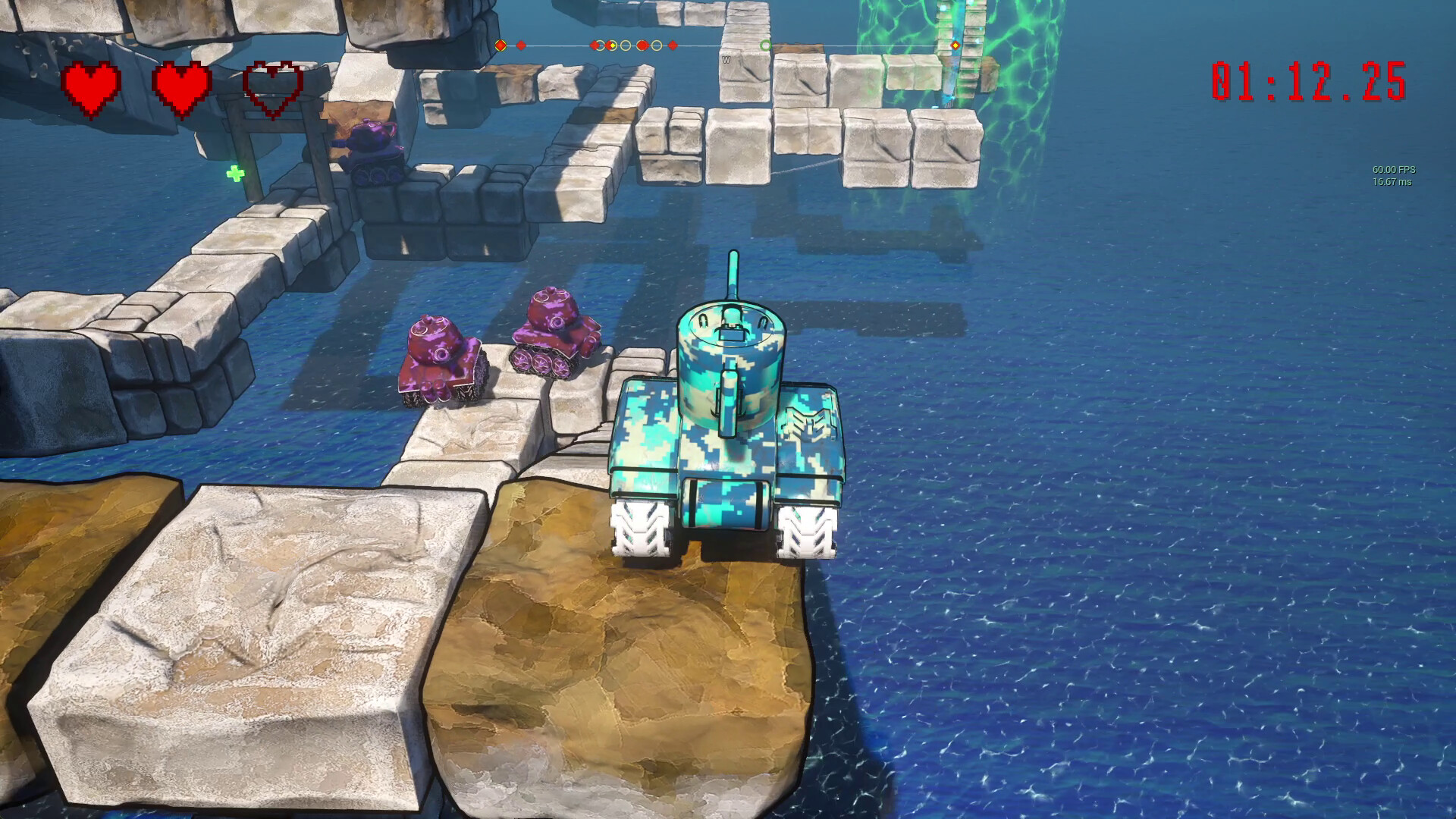Image resolution: width=1456 pixels, height=819 pixels.
Task: Click the red diamond marker near the green portal
Action: pos(955,45)
